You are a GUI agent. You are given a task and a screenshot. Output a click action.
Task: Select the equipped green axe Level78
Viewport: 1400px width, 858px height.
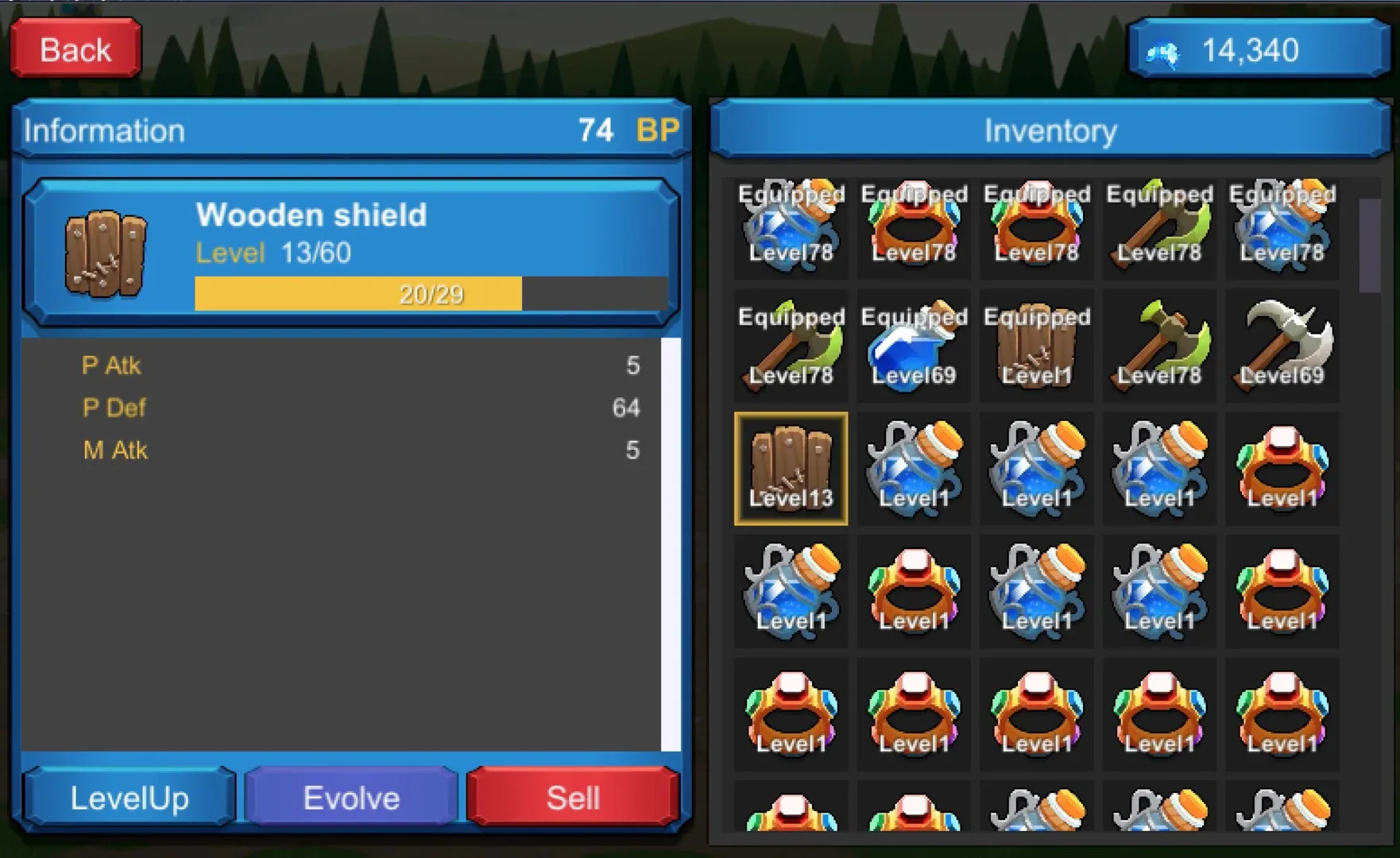pyautogui.click(x=1159, y=230)
